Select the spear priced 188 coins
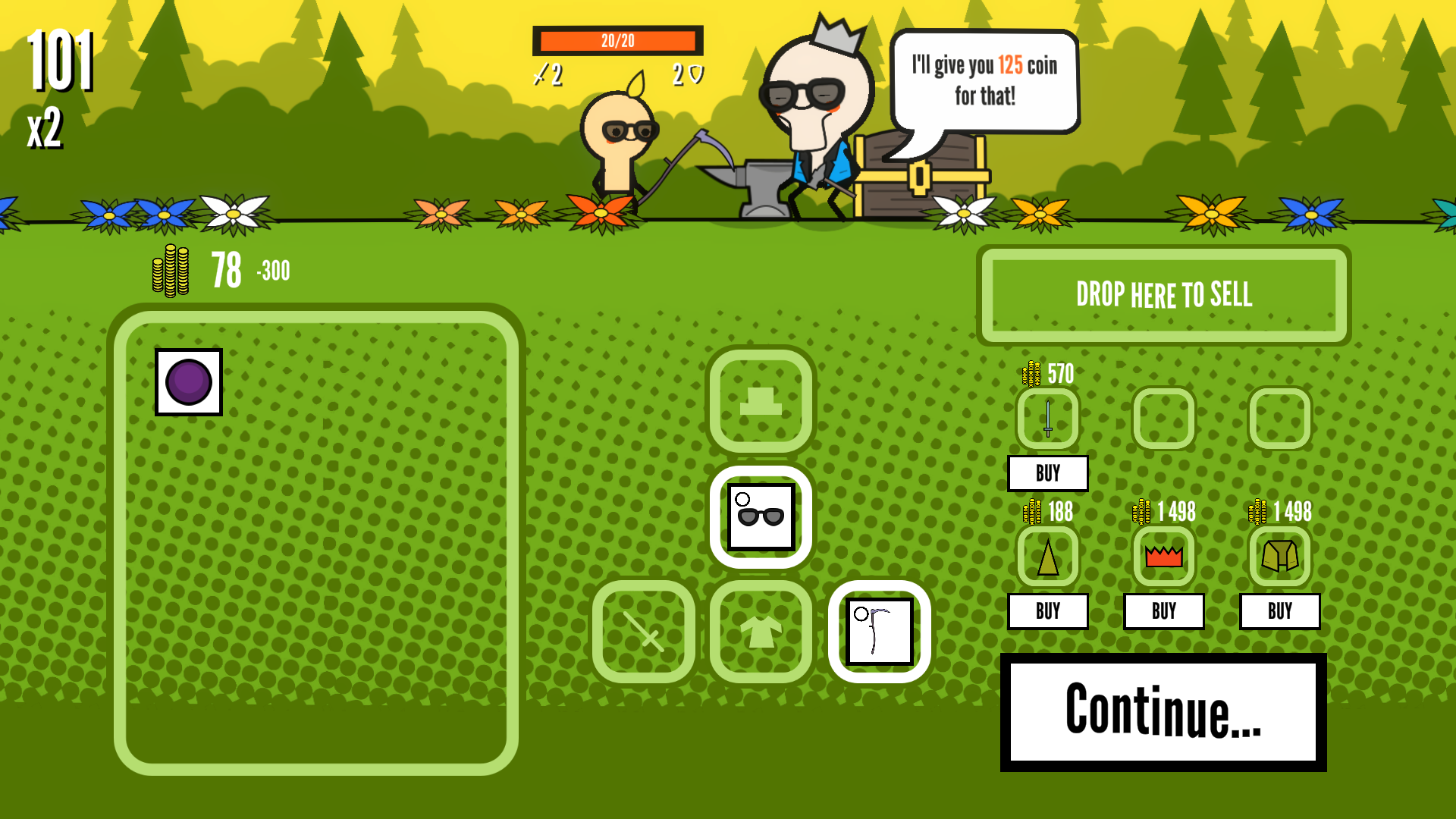Screen dimensions: 1456x819 1047,557
